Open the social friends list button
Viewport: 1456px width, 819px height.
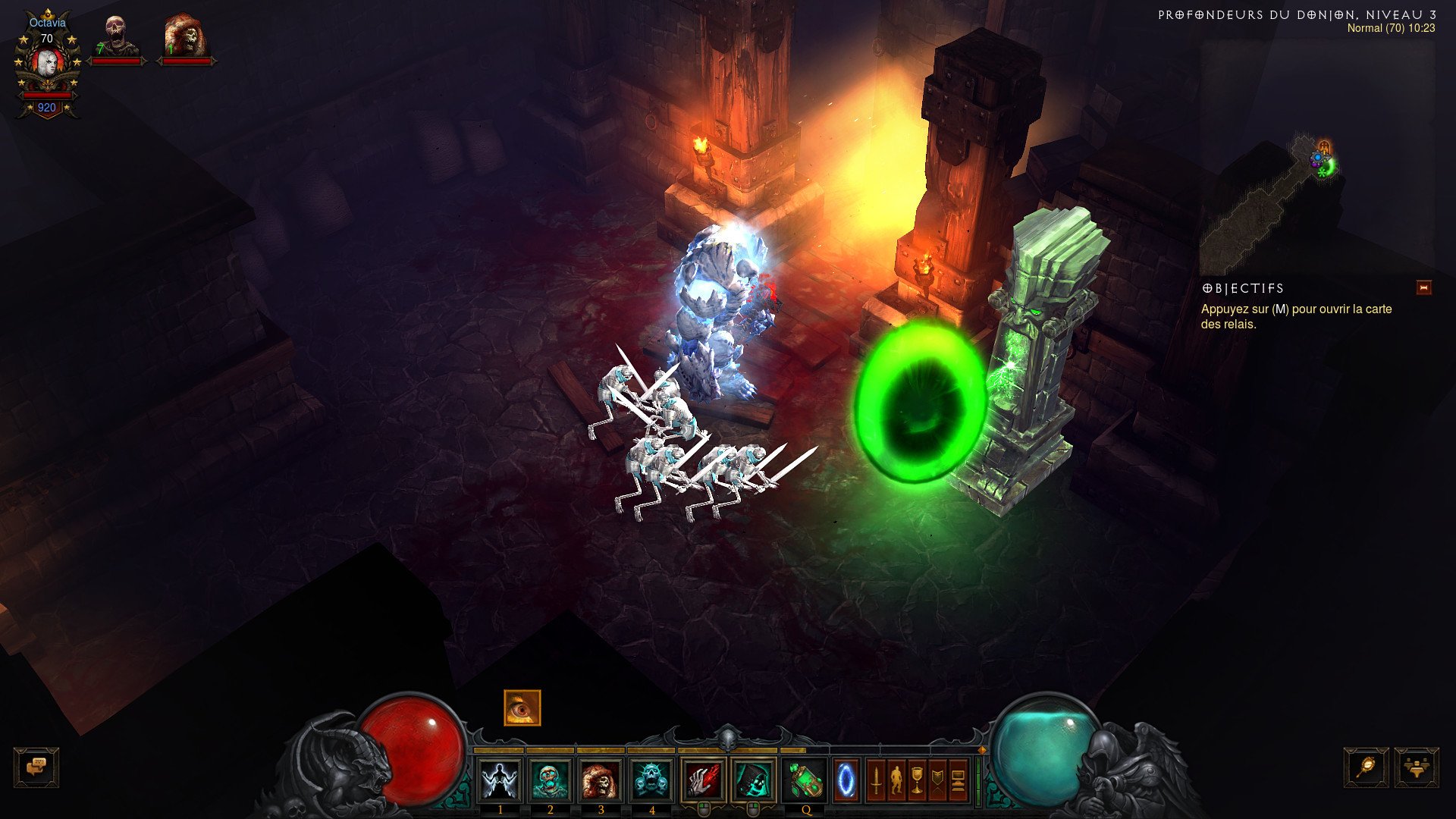tap(1416, 767)
